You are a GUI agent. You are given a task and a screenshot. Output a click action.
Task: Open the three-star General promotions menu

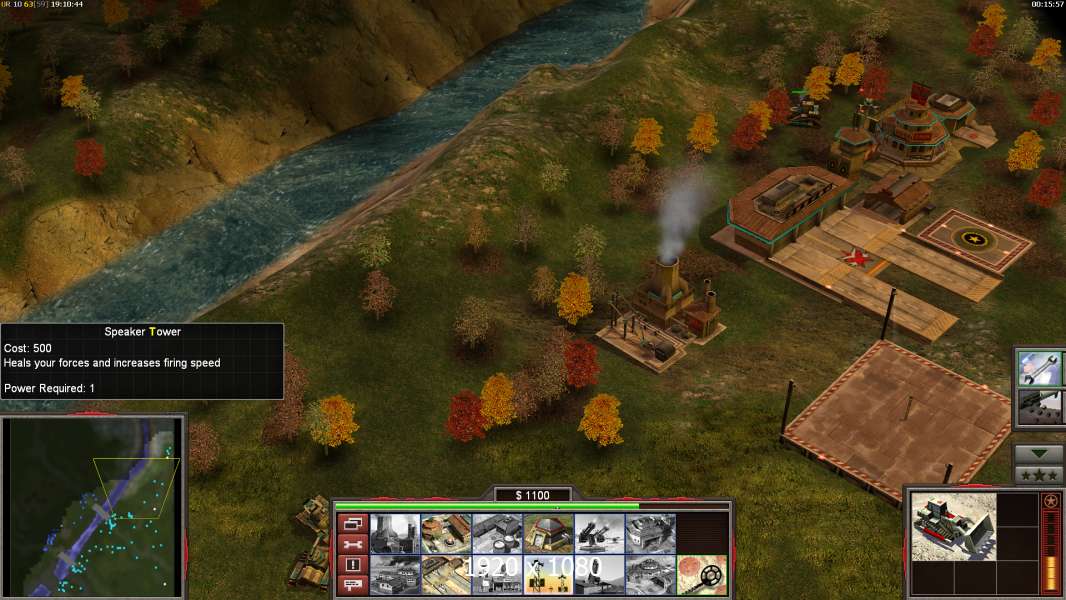point(1038,475)
